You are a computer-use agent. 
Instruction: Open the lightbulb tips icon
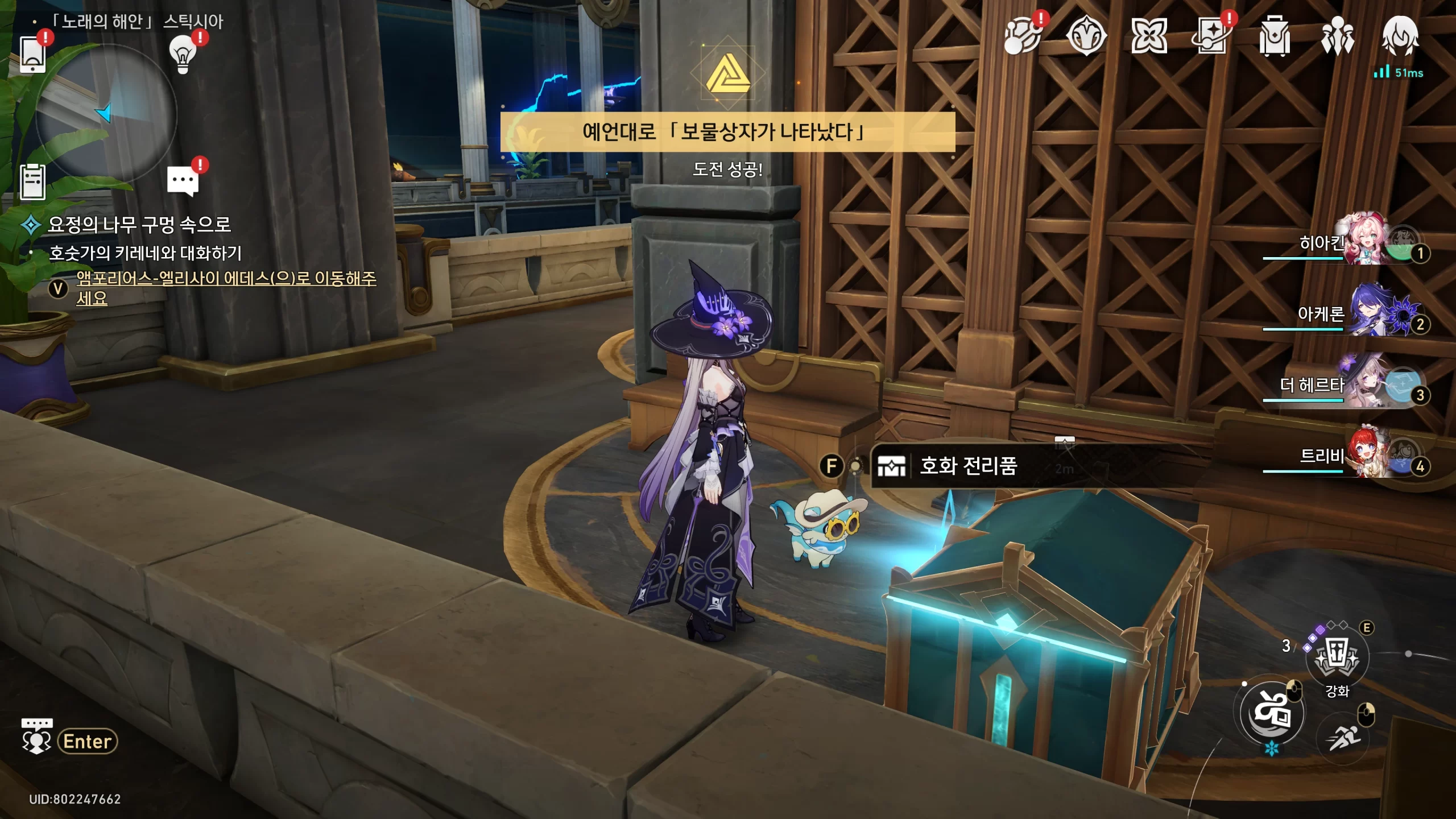point(183,55)
